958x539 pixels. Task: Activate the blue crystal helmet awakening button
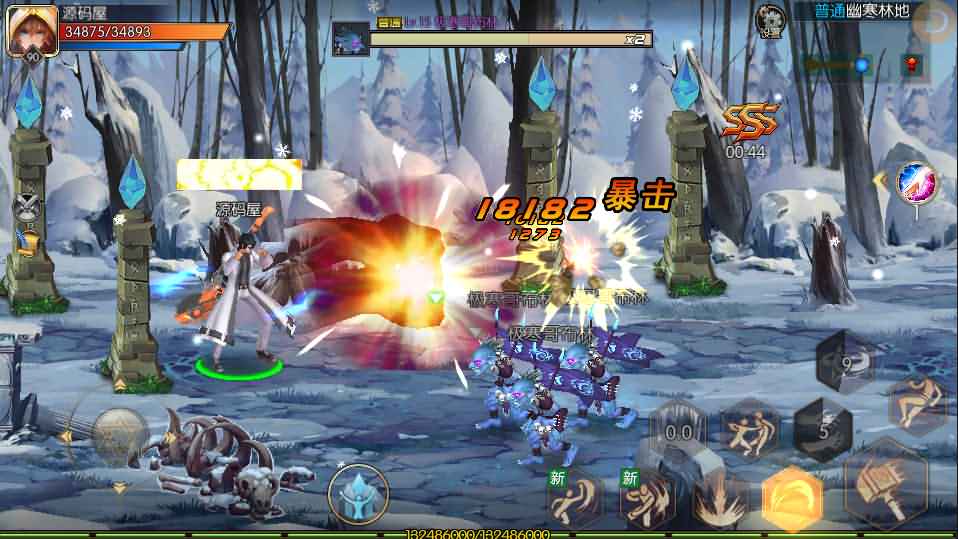(358, 495)
